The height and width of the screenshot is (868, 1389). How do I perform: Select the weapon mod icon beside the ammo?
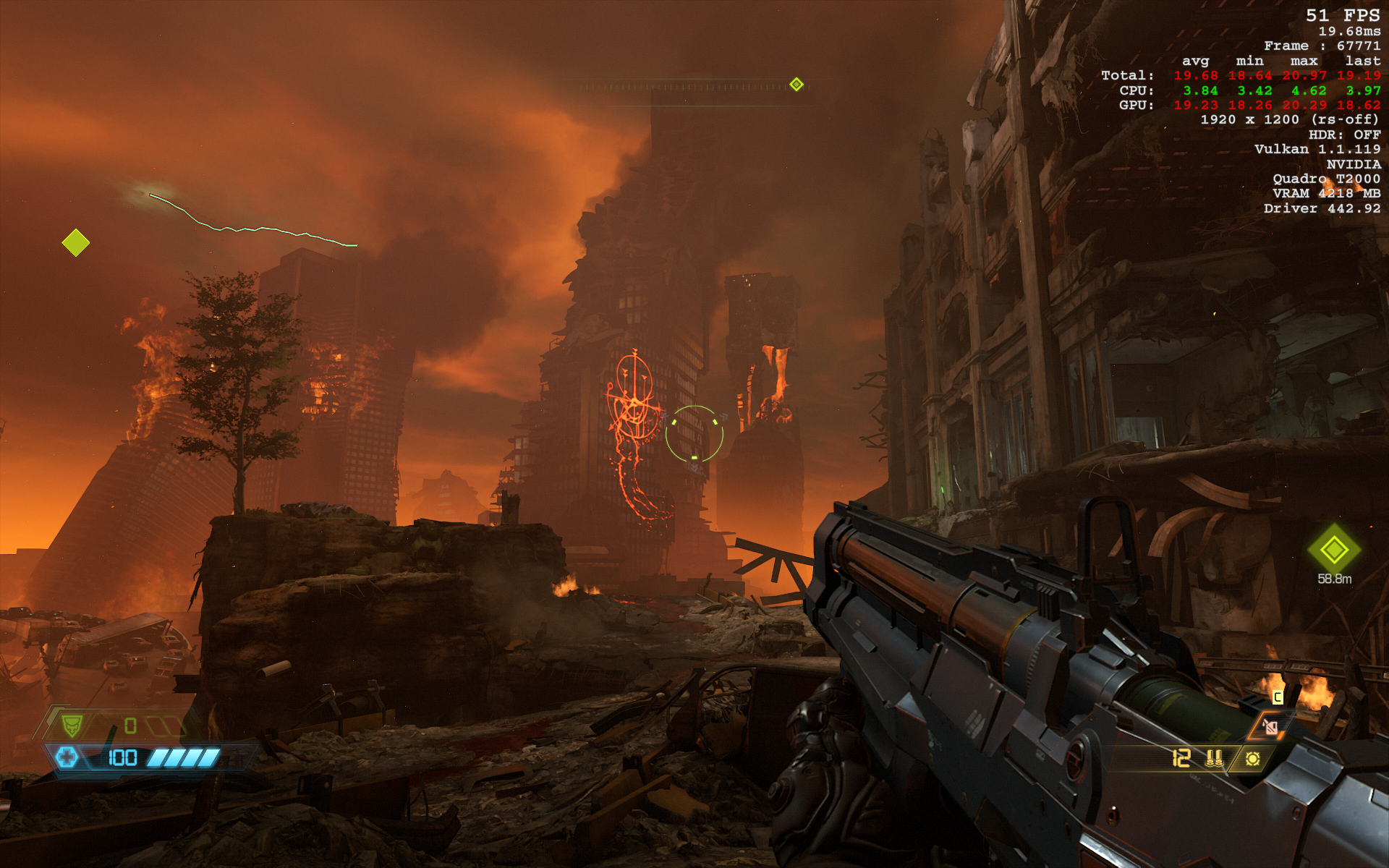(x=1252, y=758)
